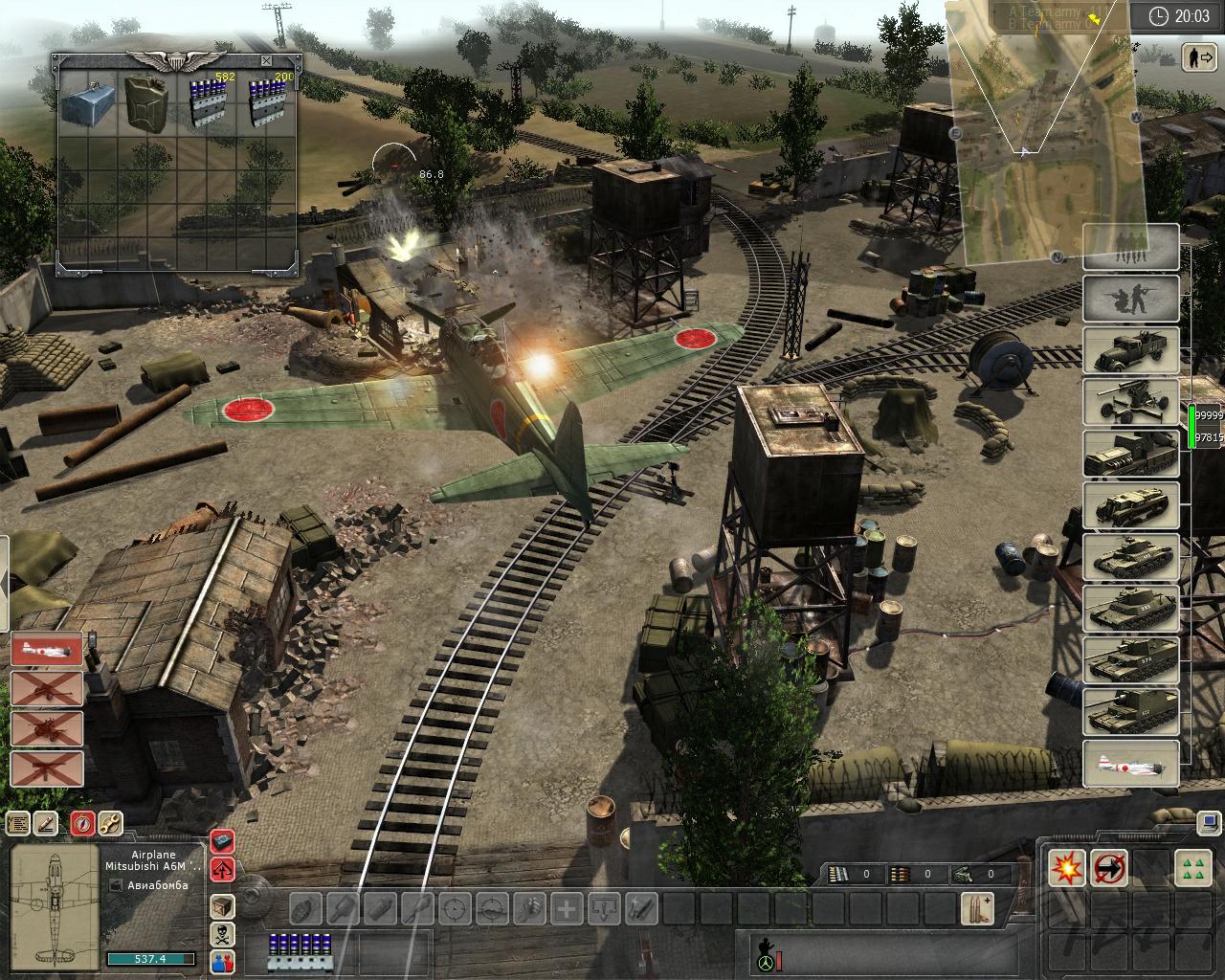
Task: Click the pencil notes icon
Action: pyautogui.click(x=46, y=823)
